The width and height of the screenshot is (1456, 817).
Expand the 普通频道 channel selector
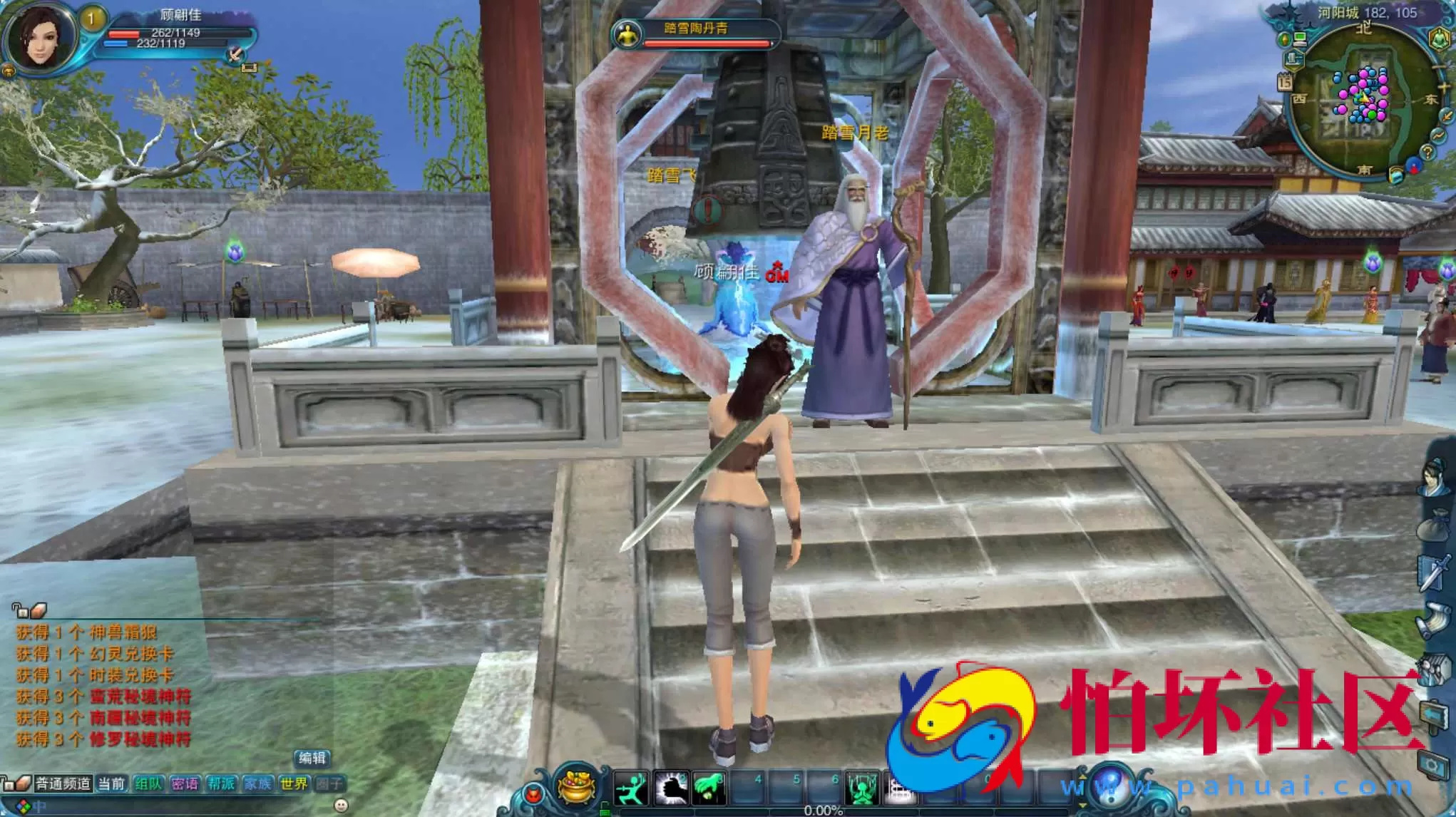coord(63,783)
